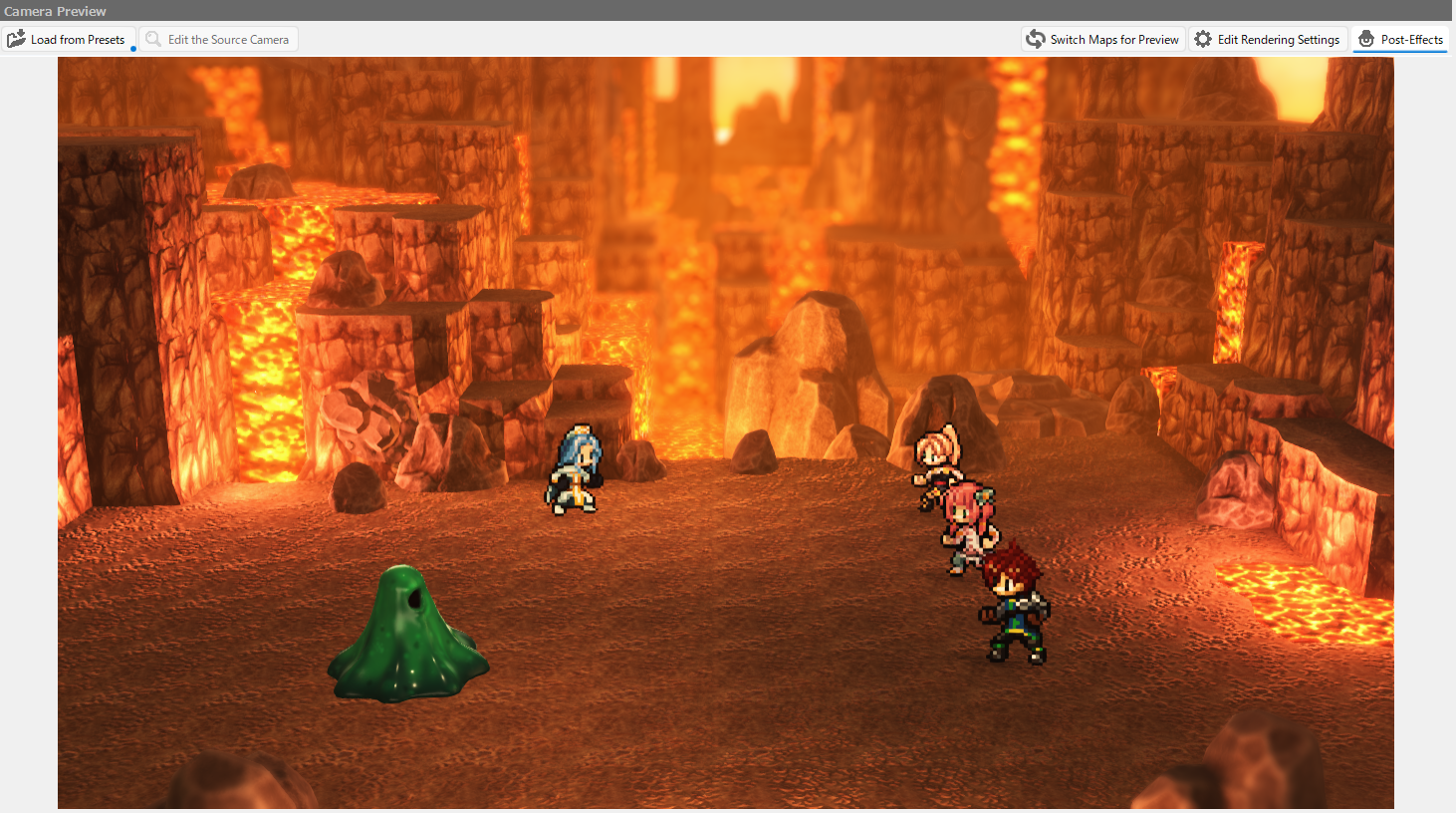Viewport: 1456px width, 813px height.
Task: Click the disabled Edit the Source Camera button
Action: [x=219, y=38]
